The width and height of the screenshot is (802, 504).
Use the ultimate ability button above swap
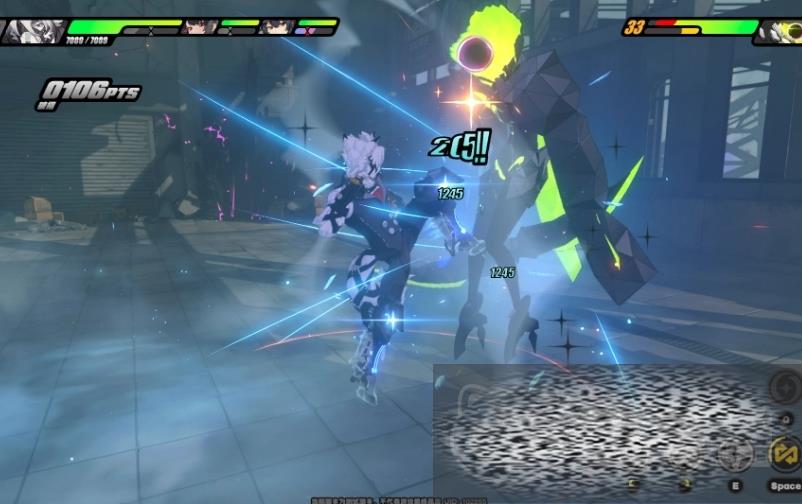pyautogui.click(x=783, y=387)
